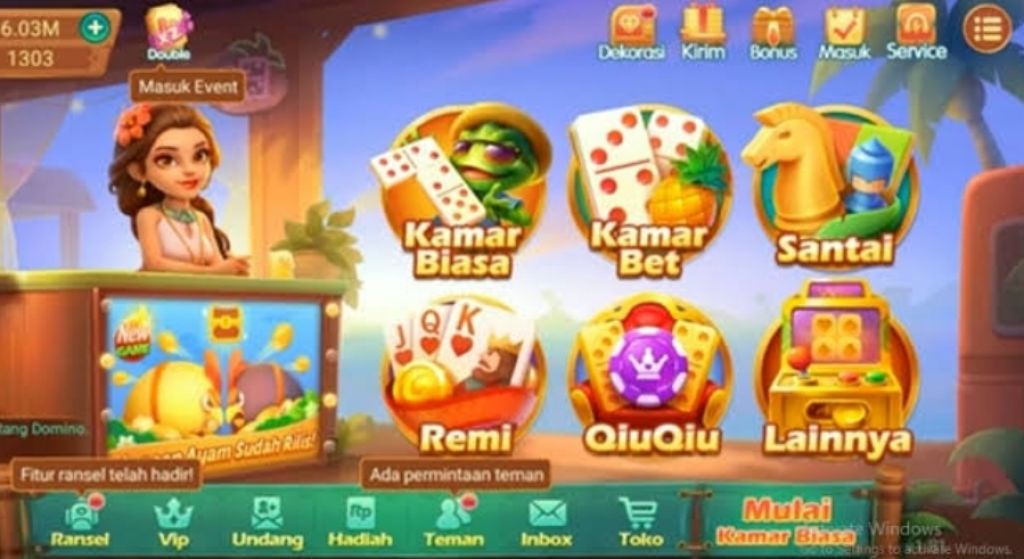Check the Inbox envelope
Image resolution: width=1024 pixels, height=559 pixels.
(546, 522)
